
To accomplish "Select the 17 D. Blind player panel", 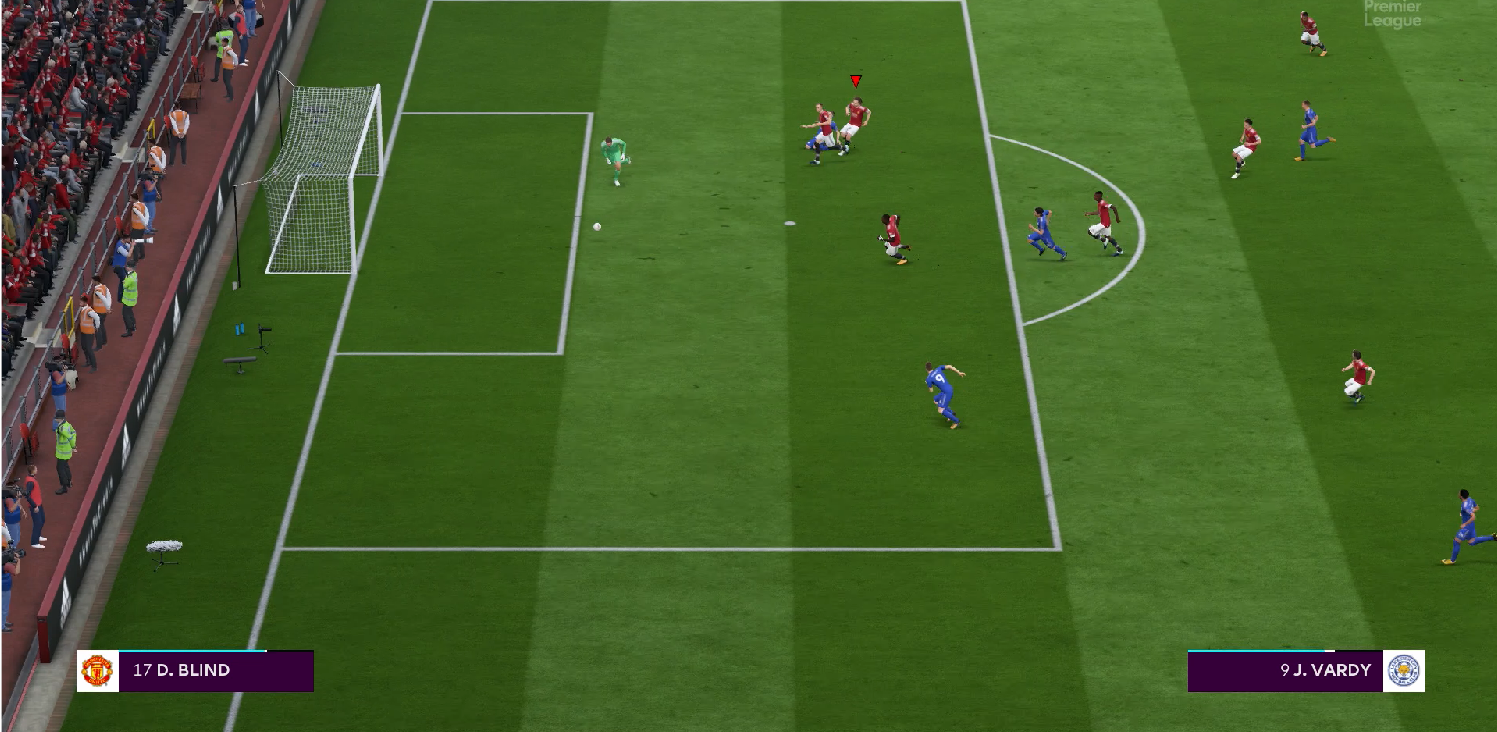I will (x=215, y=671).
